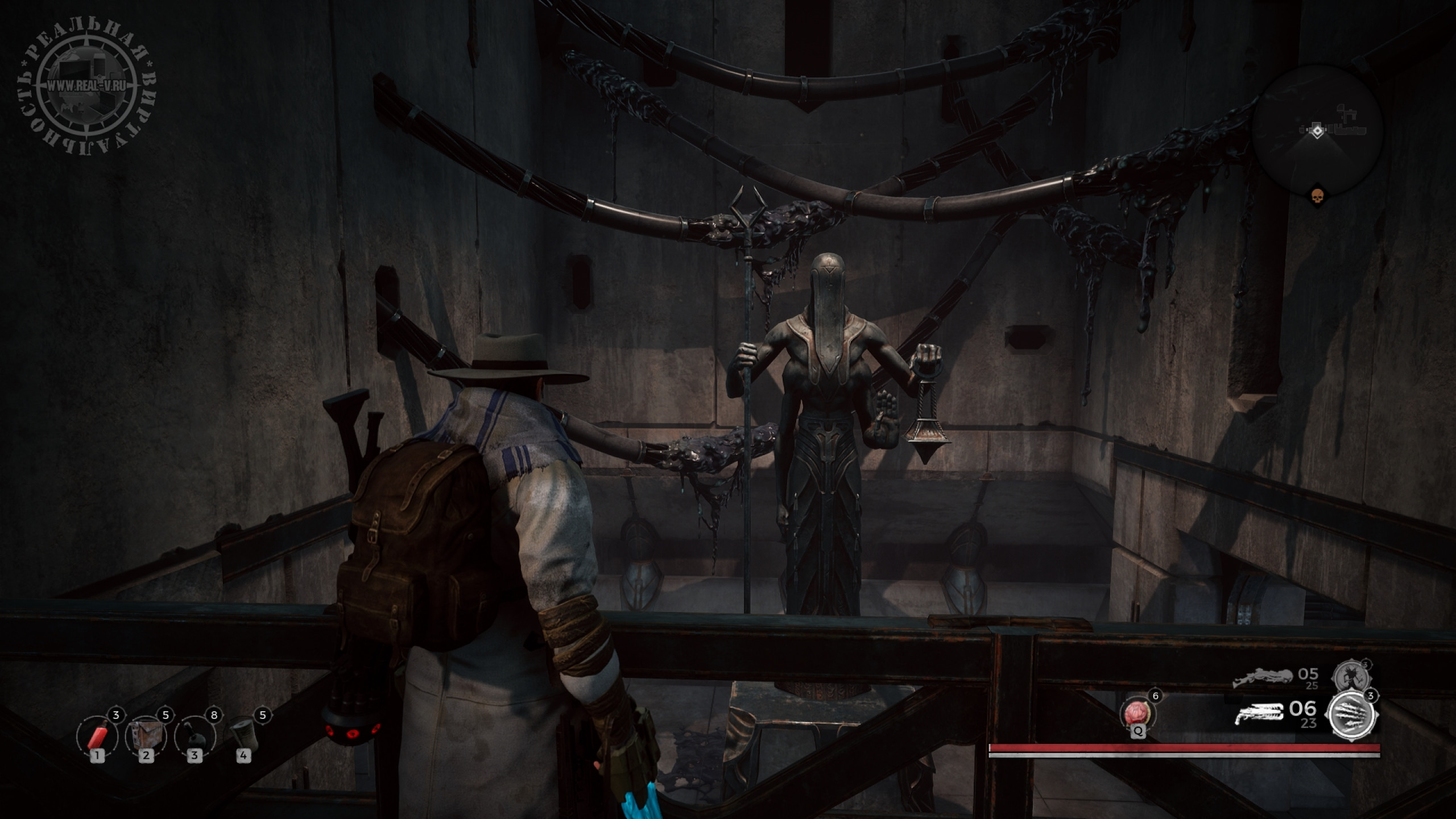The image size is (1456, 819).
Task: Open the circular minimap
Action: click(1317, 131)
